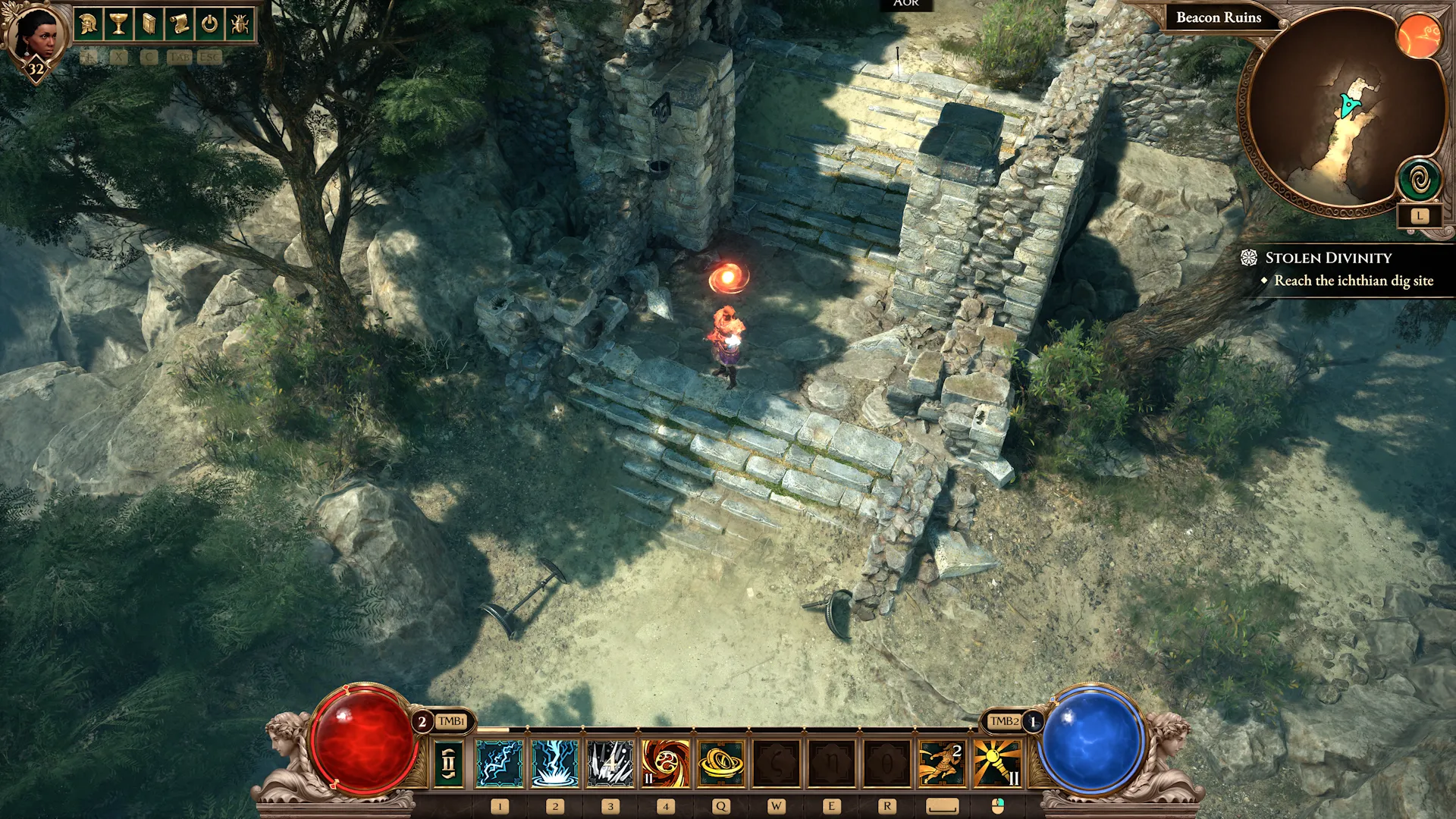Click the scarab beetle icon
Image resolution: width=1456 pixels, height=819 pixels.
[240, 24]
